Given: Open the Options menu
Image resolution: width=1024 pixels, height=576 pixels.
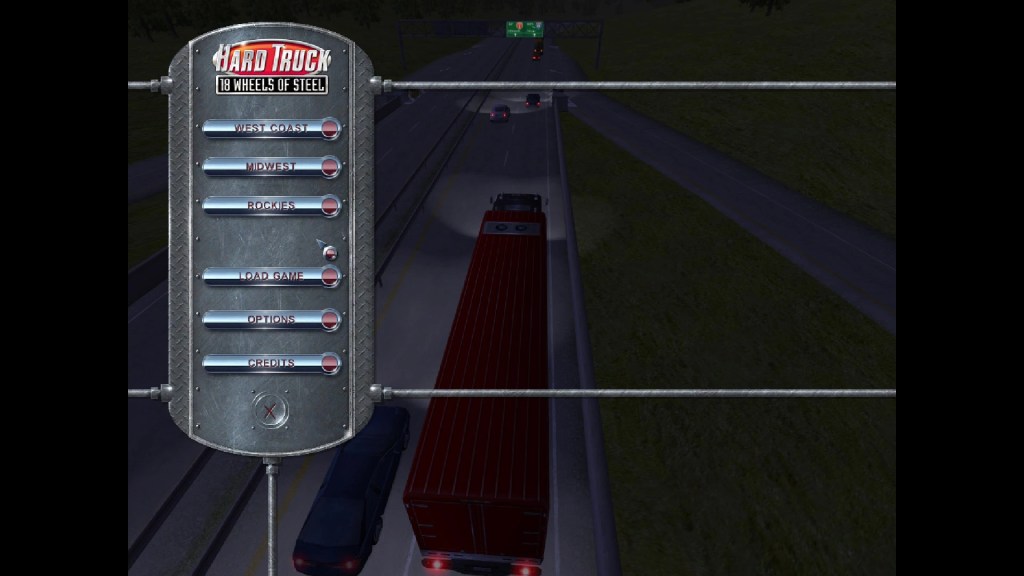Looking at the screenshot, I should (271, 320).
